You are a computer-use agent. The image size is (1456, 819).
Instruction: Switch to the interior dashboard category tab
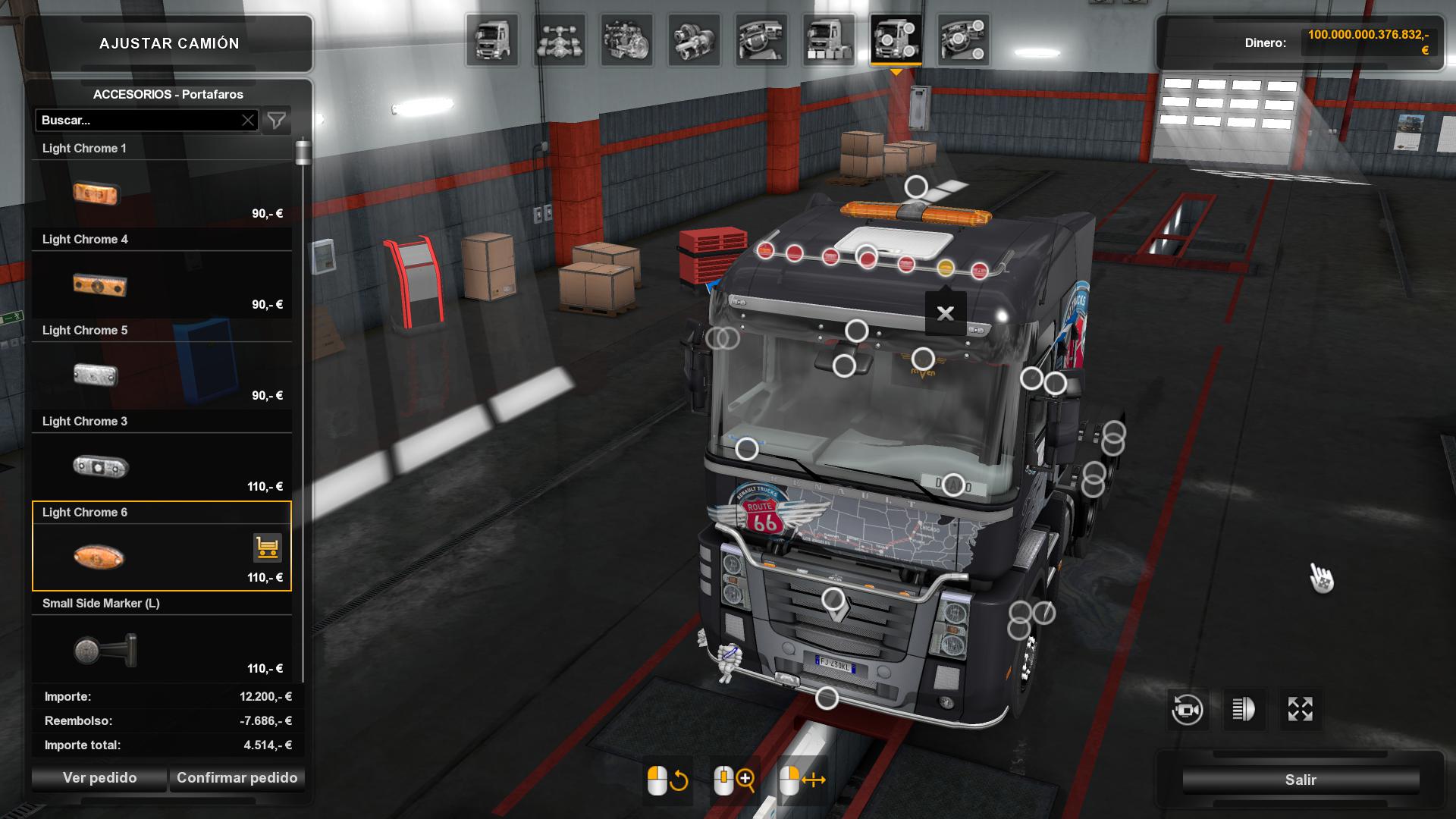pos(761,39)
